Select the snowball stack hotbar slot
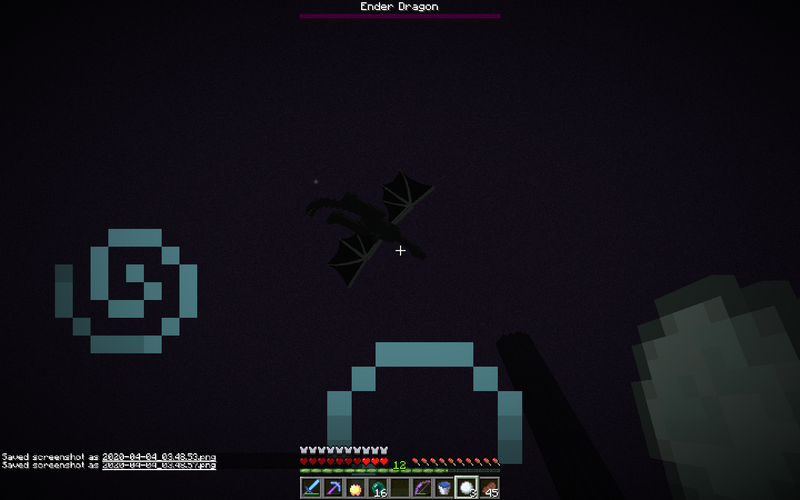 click(x=466, y=488)
